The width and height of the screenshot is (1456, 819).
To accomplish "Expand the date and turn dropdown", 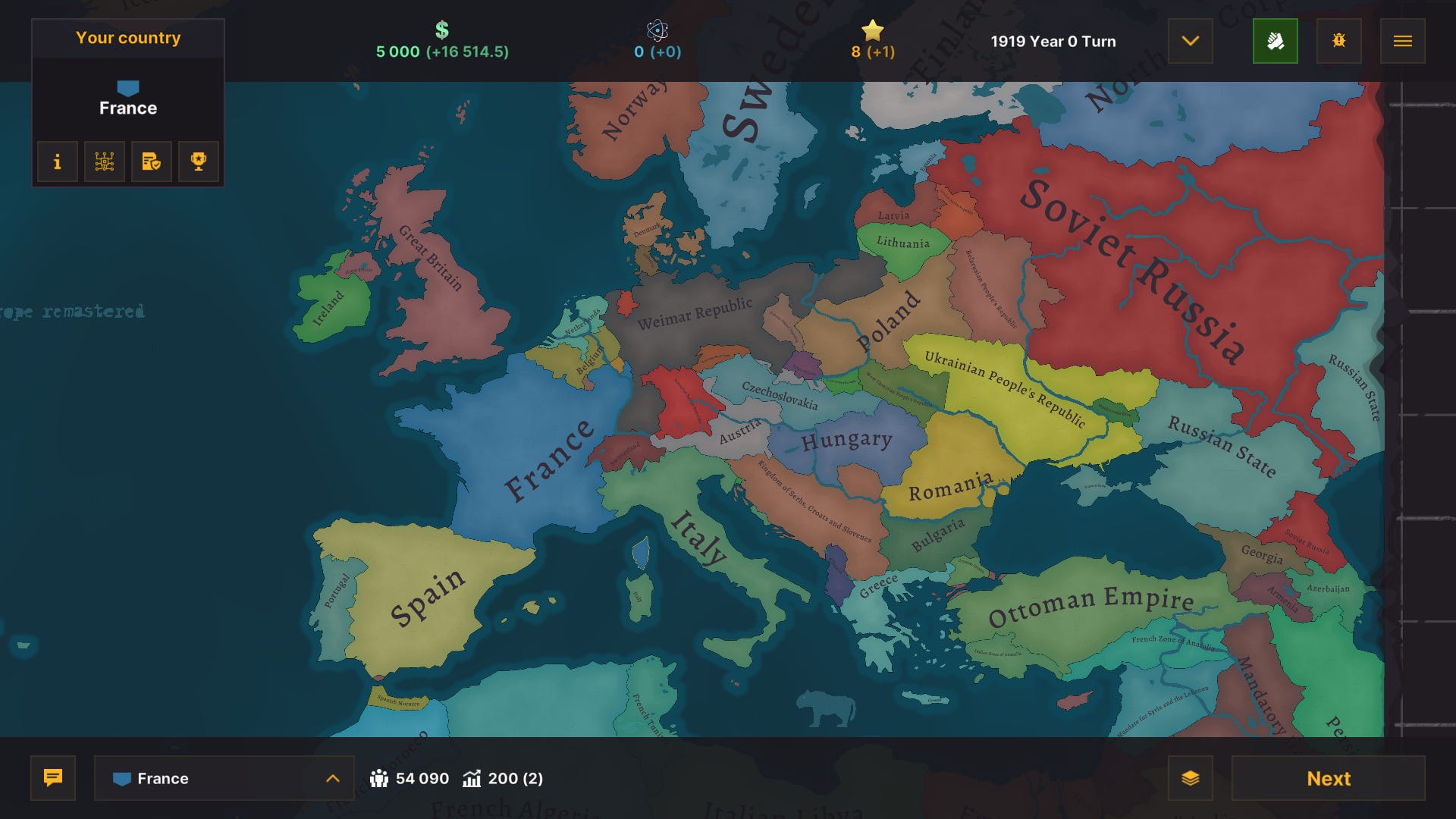I will [1190, 41].
